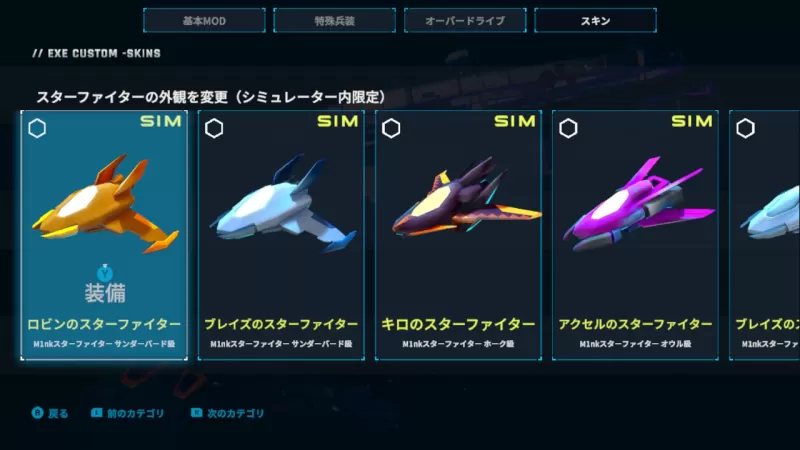
Task: Choose the cut-off skin card at the right edge
Action: (766, 235)
